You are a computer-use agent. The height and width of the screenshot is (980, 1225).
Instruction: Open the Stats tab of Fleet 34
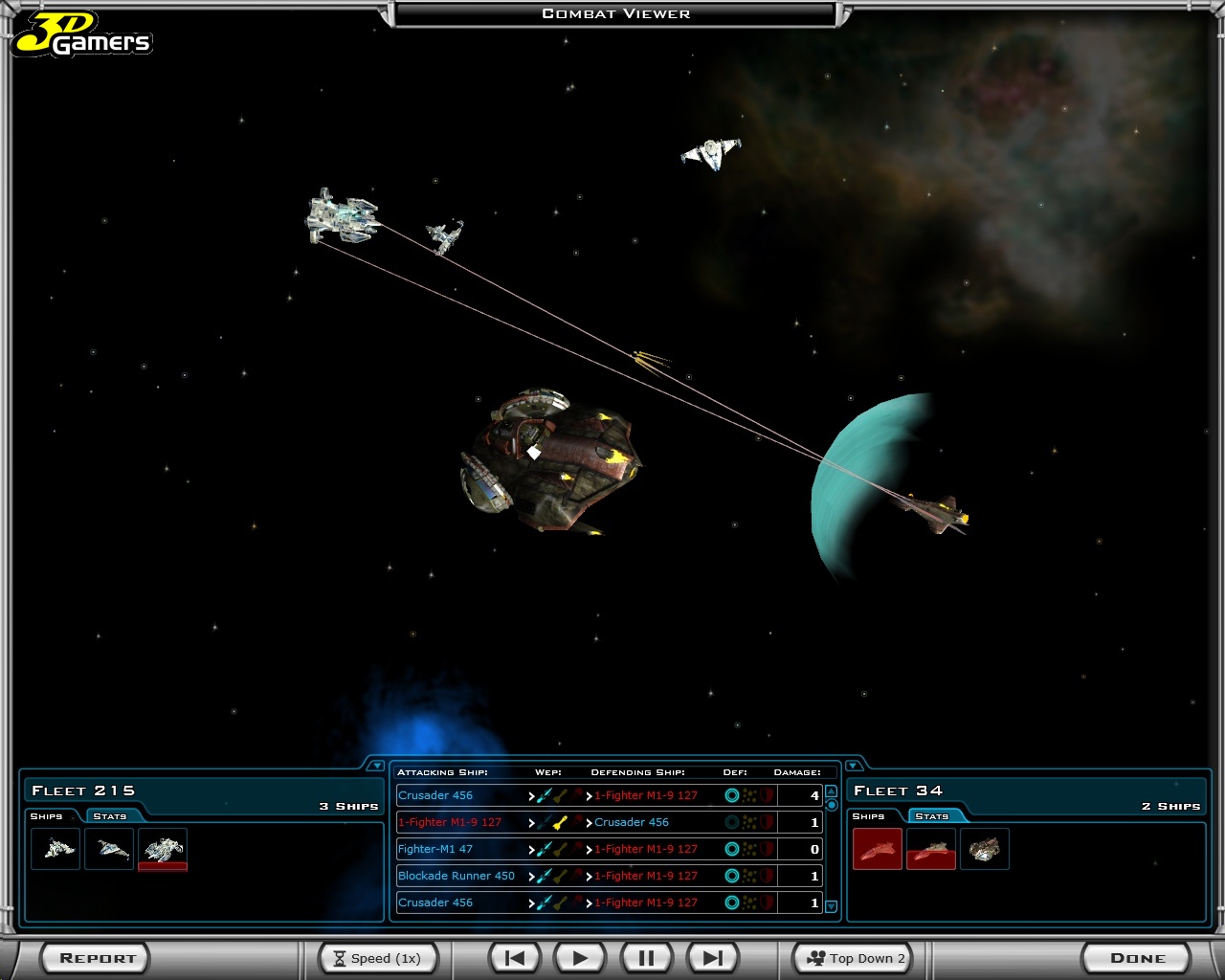(x=932, y=815)
